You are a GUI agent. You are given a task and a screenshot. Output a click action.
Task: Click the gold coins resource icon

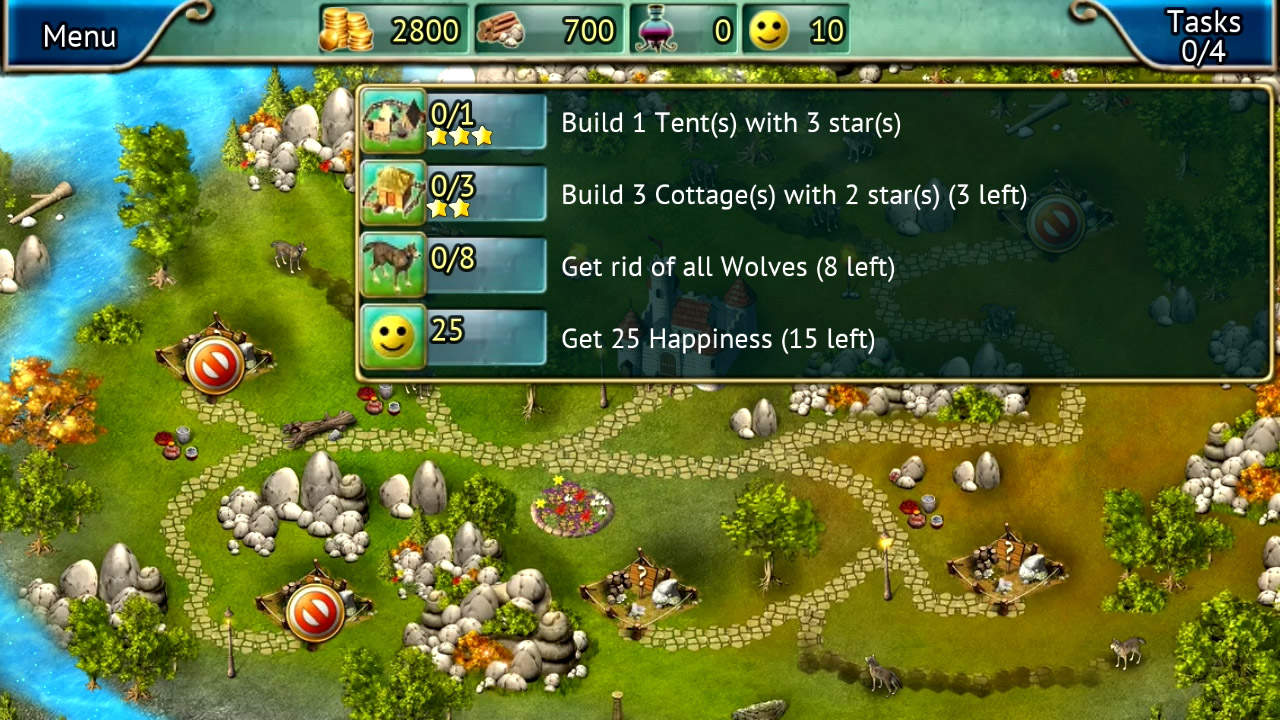tap(345, 30)
